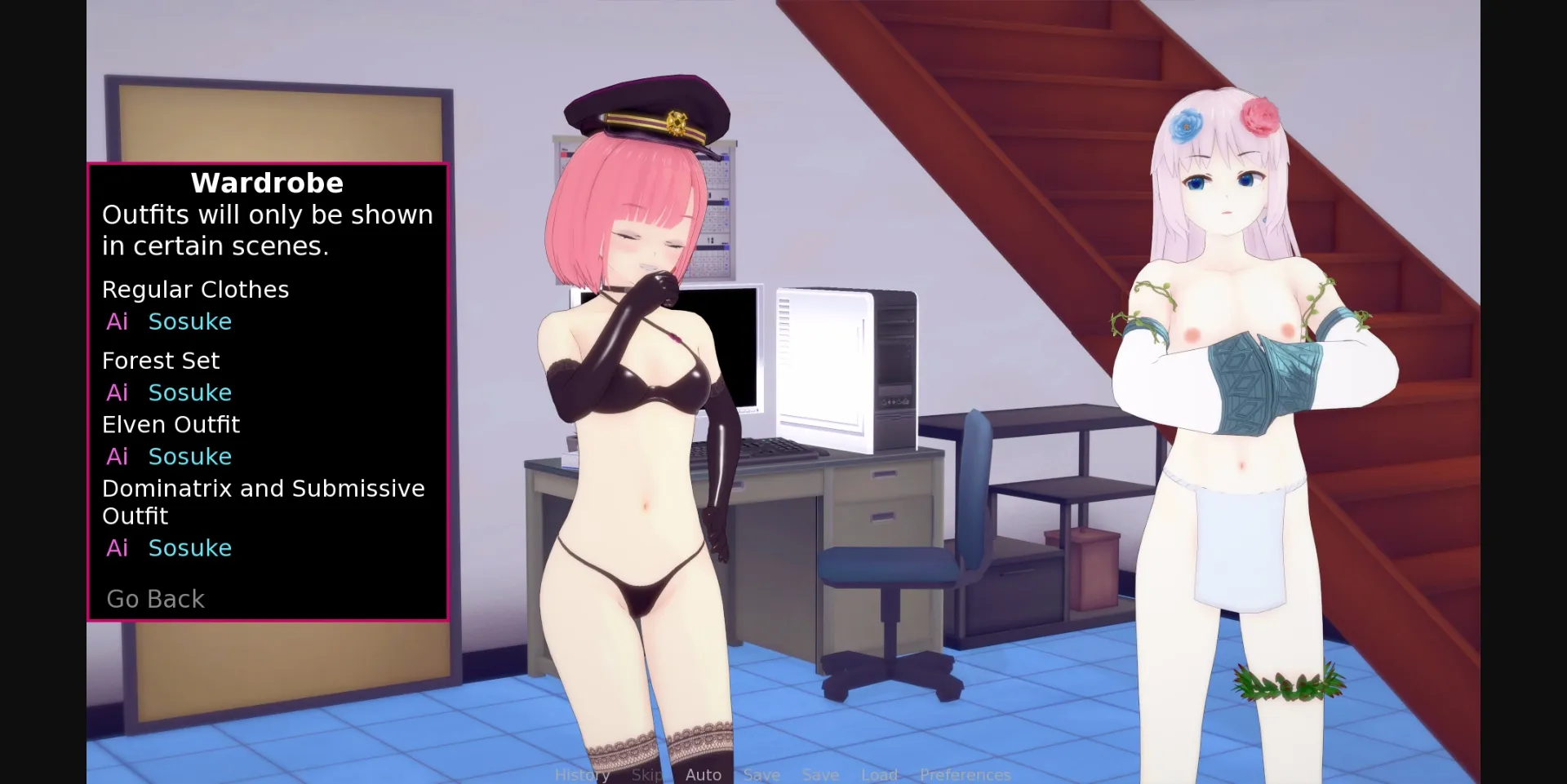Open the first Save option
The width and height of the screenshot is (1567, 784).
click(761, 774)
